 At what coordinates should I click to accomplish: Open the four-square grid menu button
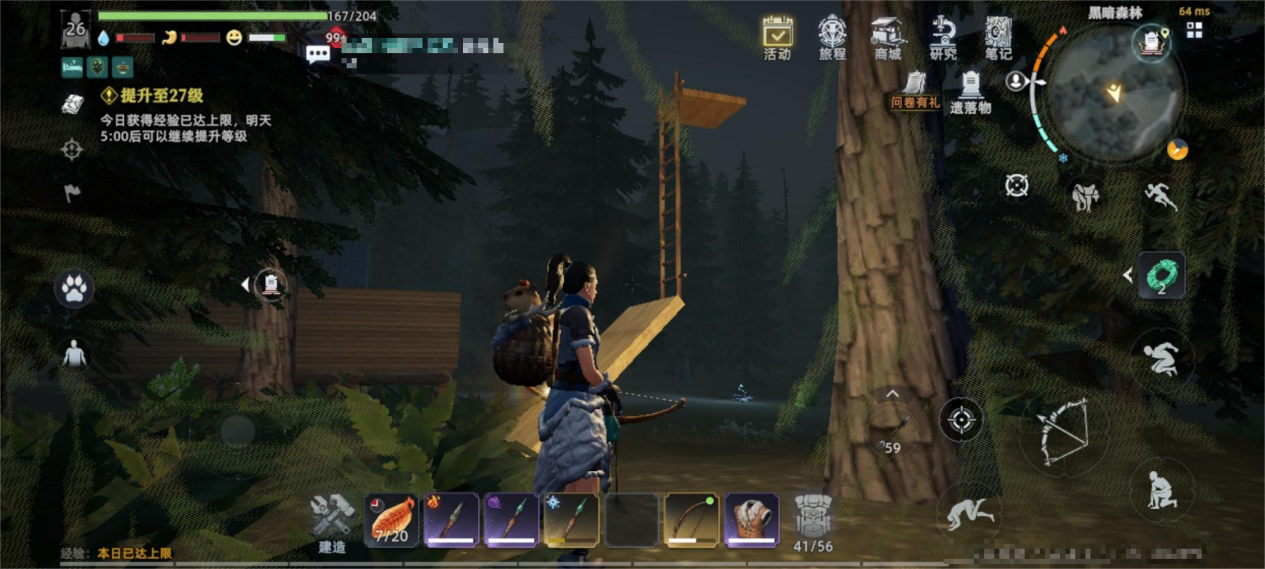tap(1194, 30)
